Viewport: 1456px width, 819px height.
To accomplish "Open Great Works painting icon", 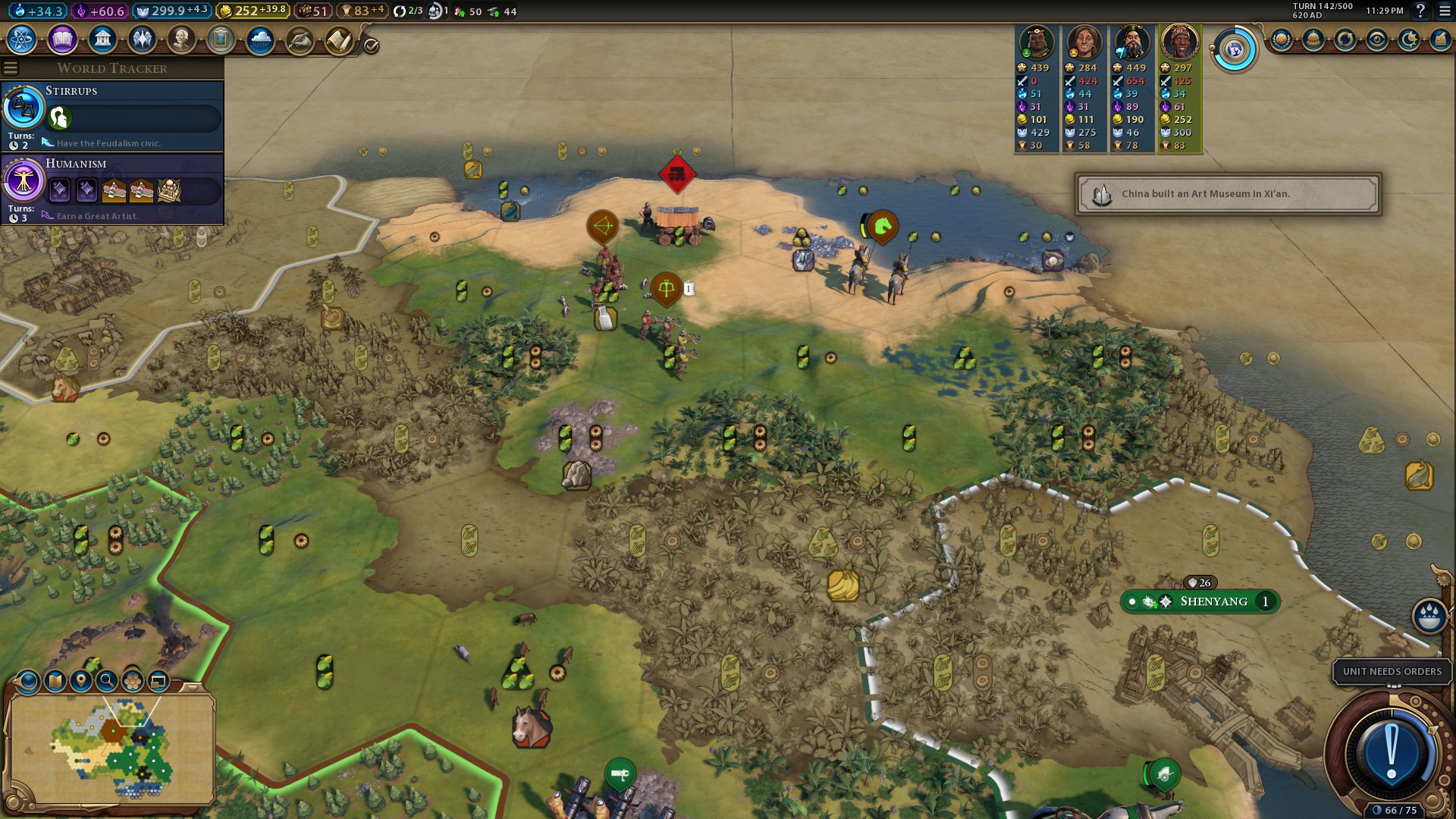I will [x=221, y=39].
